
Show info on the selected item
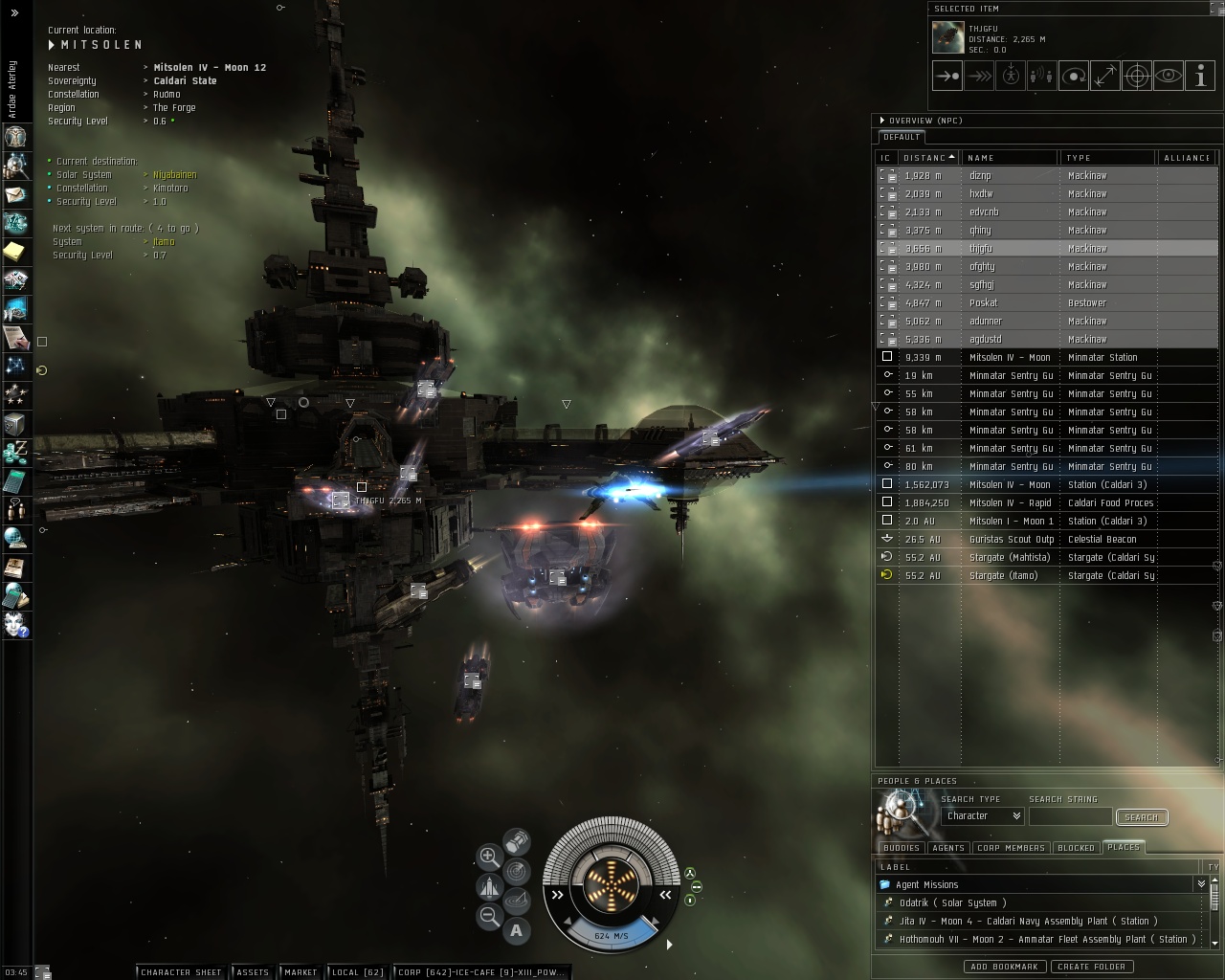(1200, 76)
